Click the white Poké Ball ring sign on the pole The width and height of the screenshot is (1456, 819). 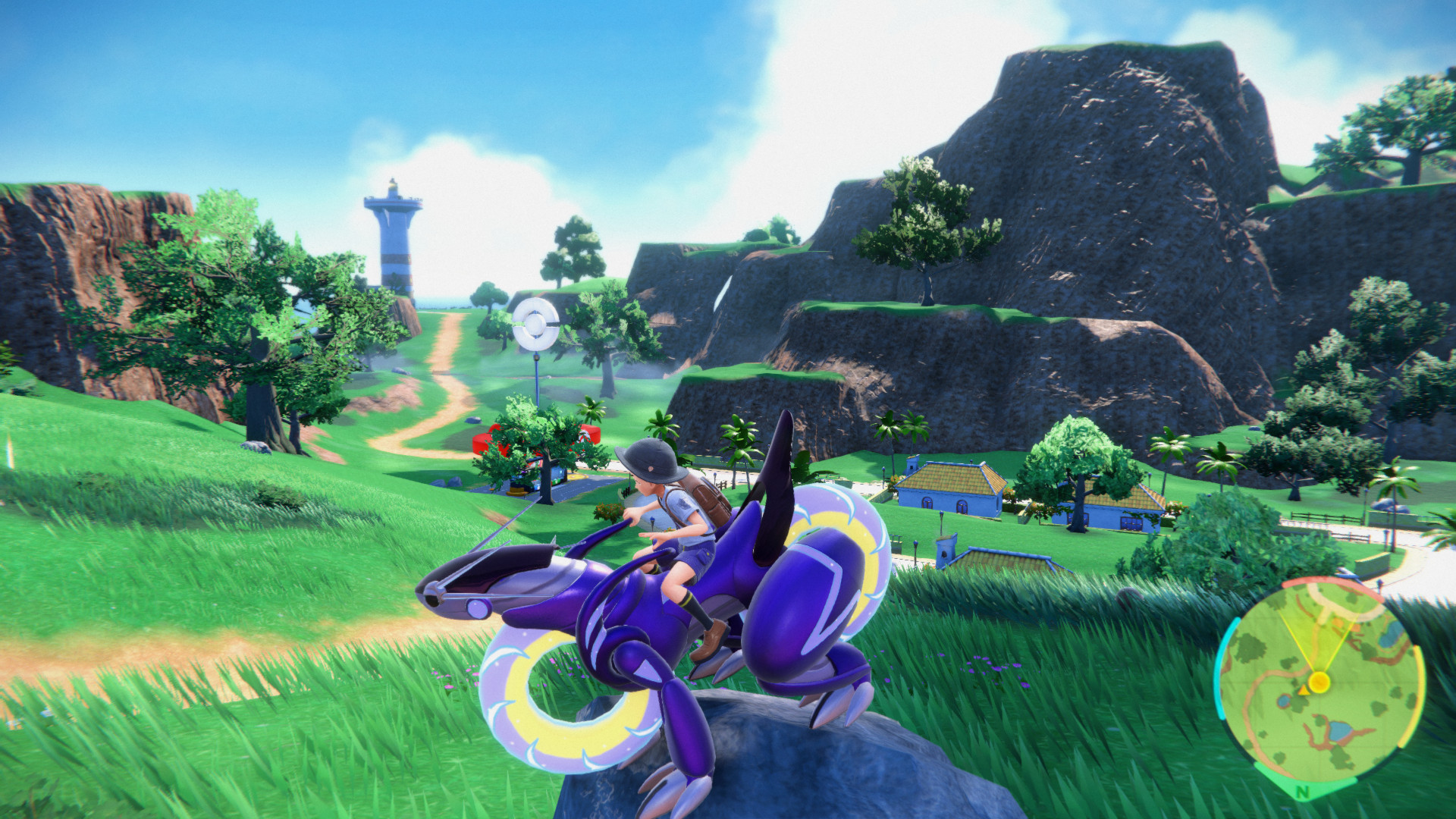point(535,325)
